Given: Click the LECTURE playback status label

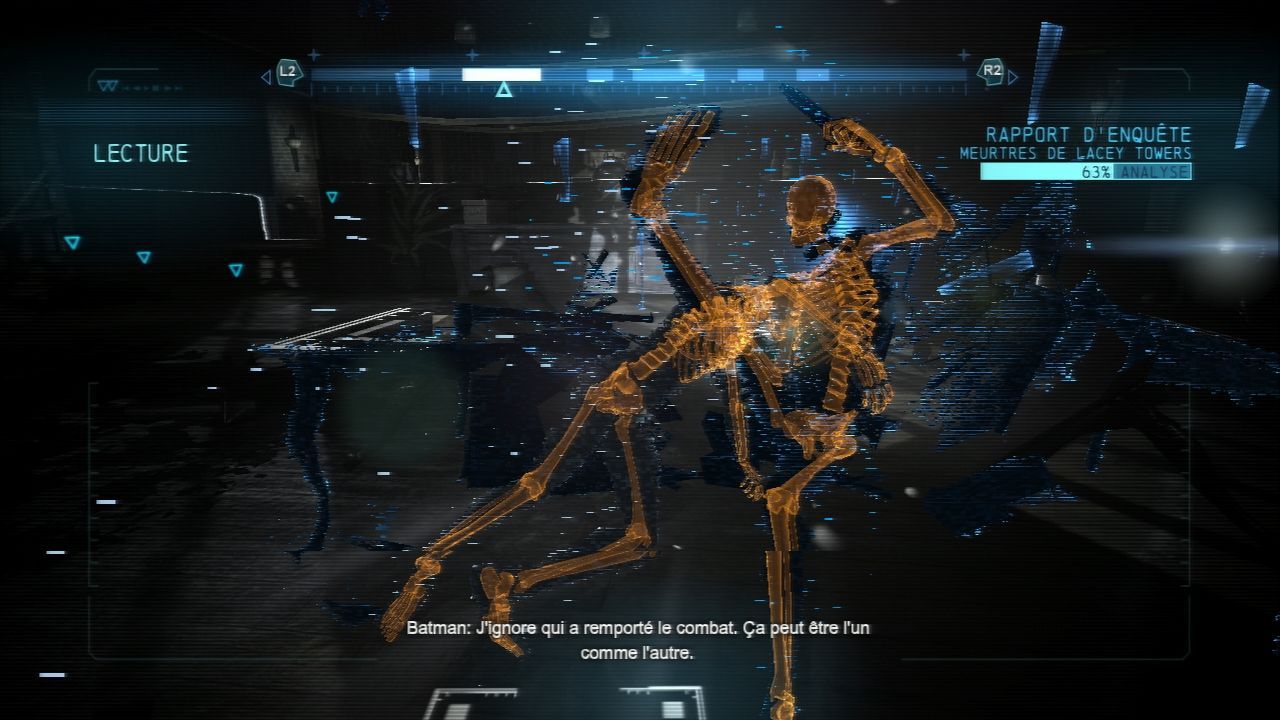Looking at the screenshot, I should click(x=141, y=153).
